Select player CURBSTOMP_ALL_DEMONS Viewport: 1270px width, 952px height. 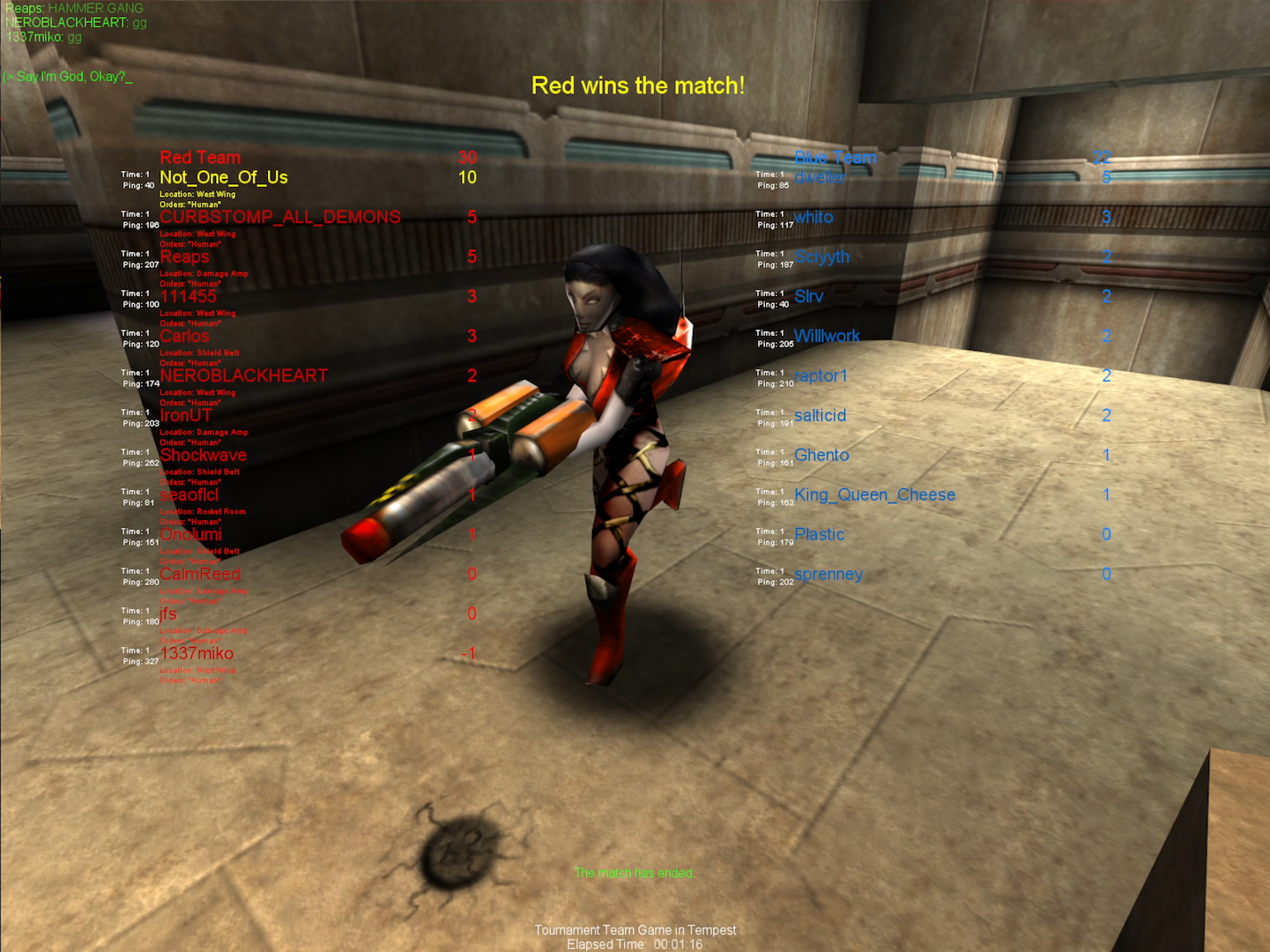[279, 217]
